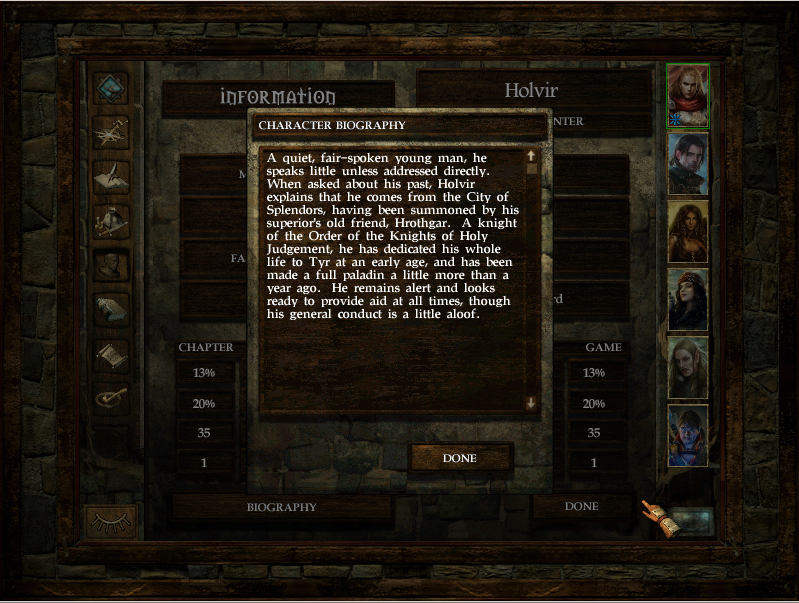Click the biography scrollbar down arrow
The image size is (799, 603).
pos(531,402)
